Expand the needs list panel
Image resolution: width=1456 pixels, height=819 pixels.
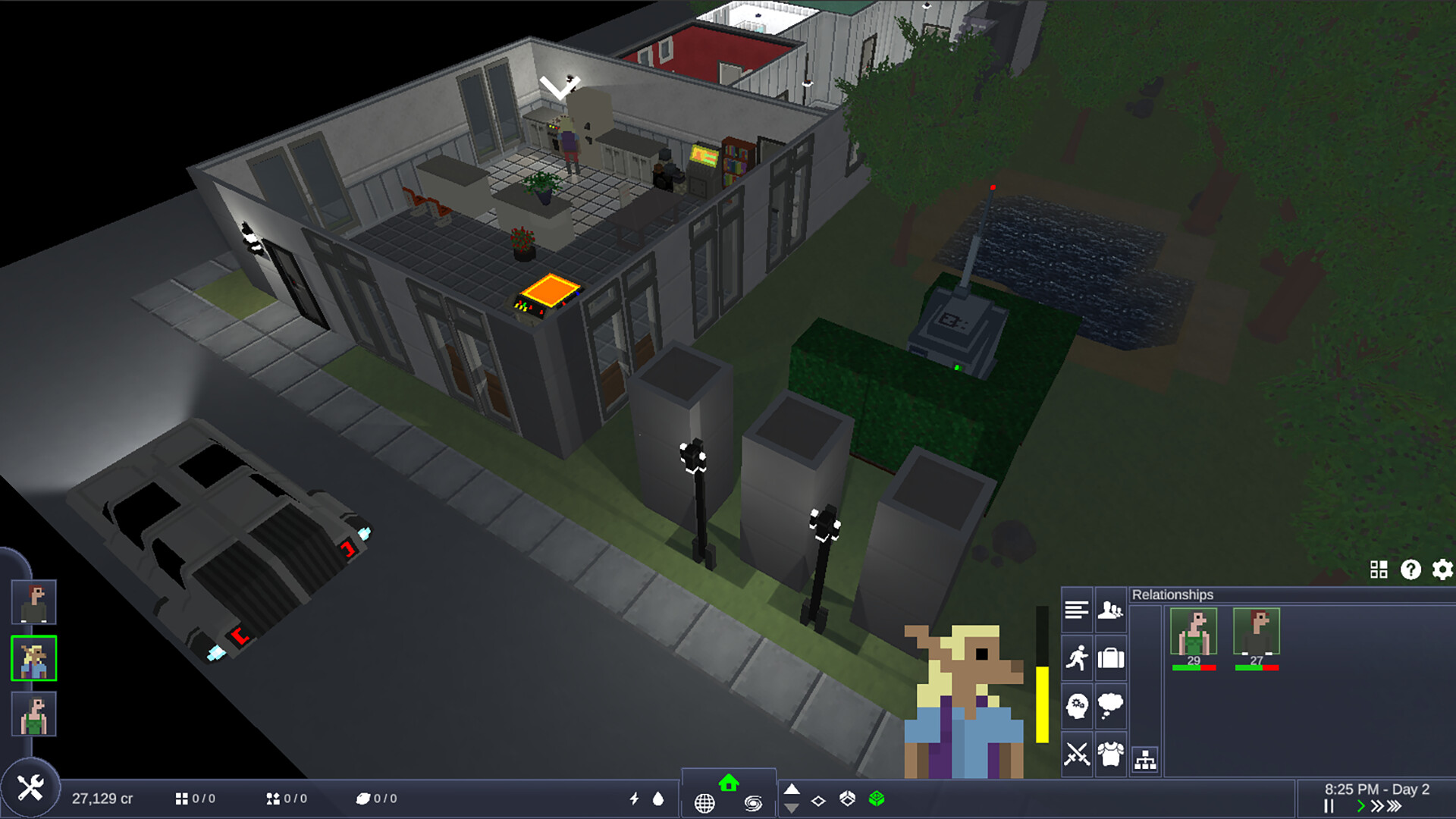pyautogui.click(x=1076, y=610)
